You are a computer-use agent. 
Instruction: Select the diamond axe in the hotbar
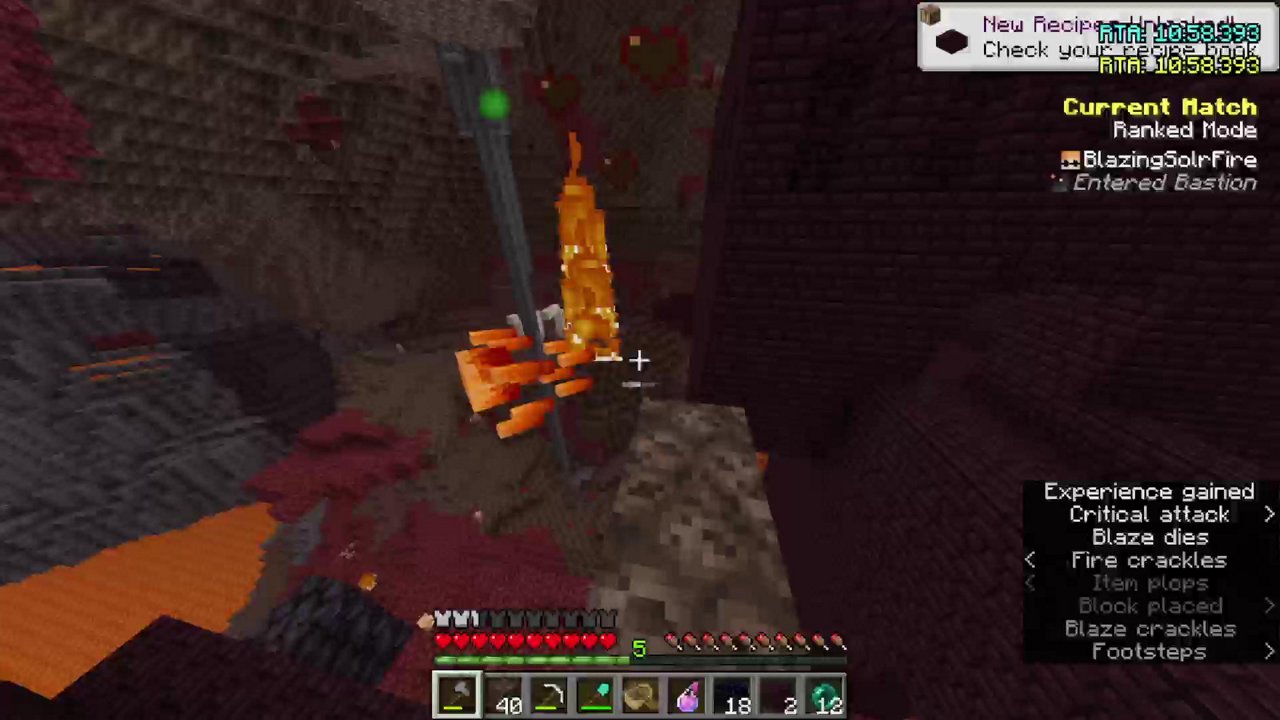(x=458, y=695)
